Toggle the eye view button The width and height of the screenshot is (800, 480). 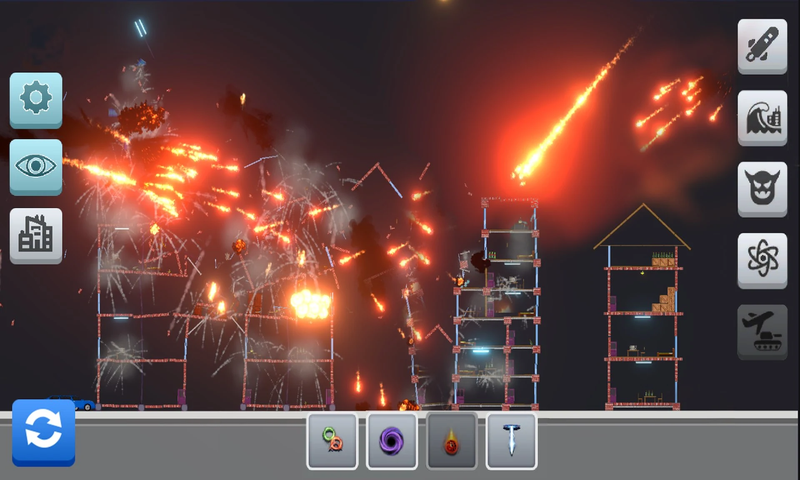point(36,167)
